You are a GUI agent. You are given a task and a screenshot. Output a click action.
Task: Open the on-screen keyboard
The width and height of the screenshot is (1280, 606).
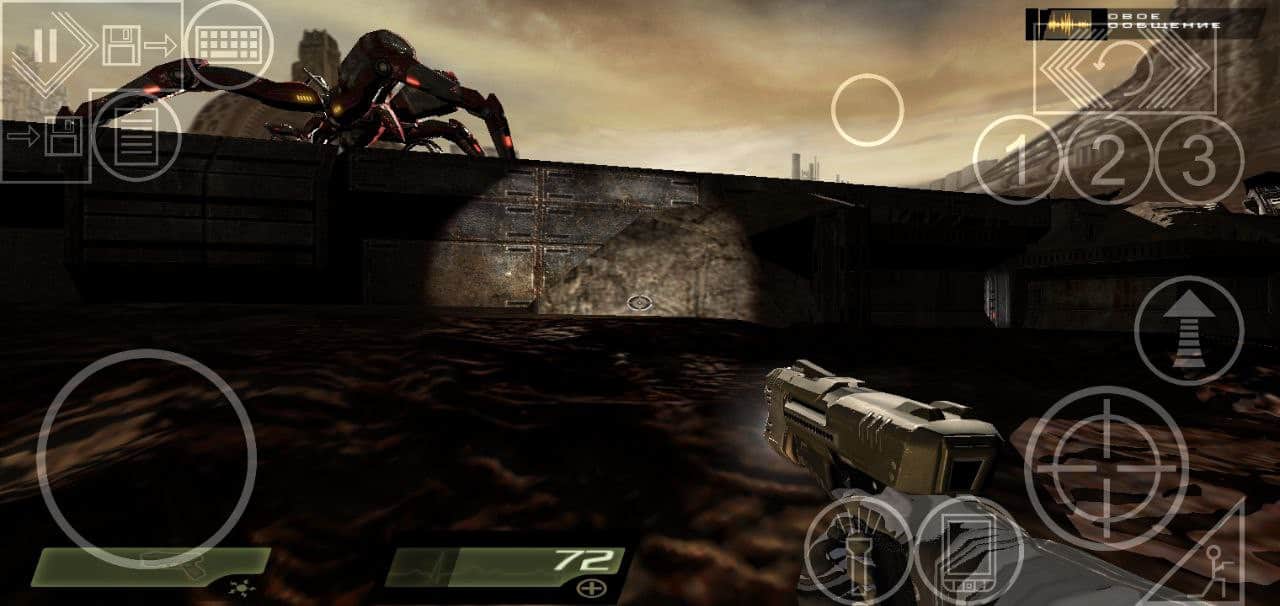tap(229, 45)
